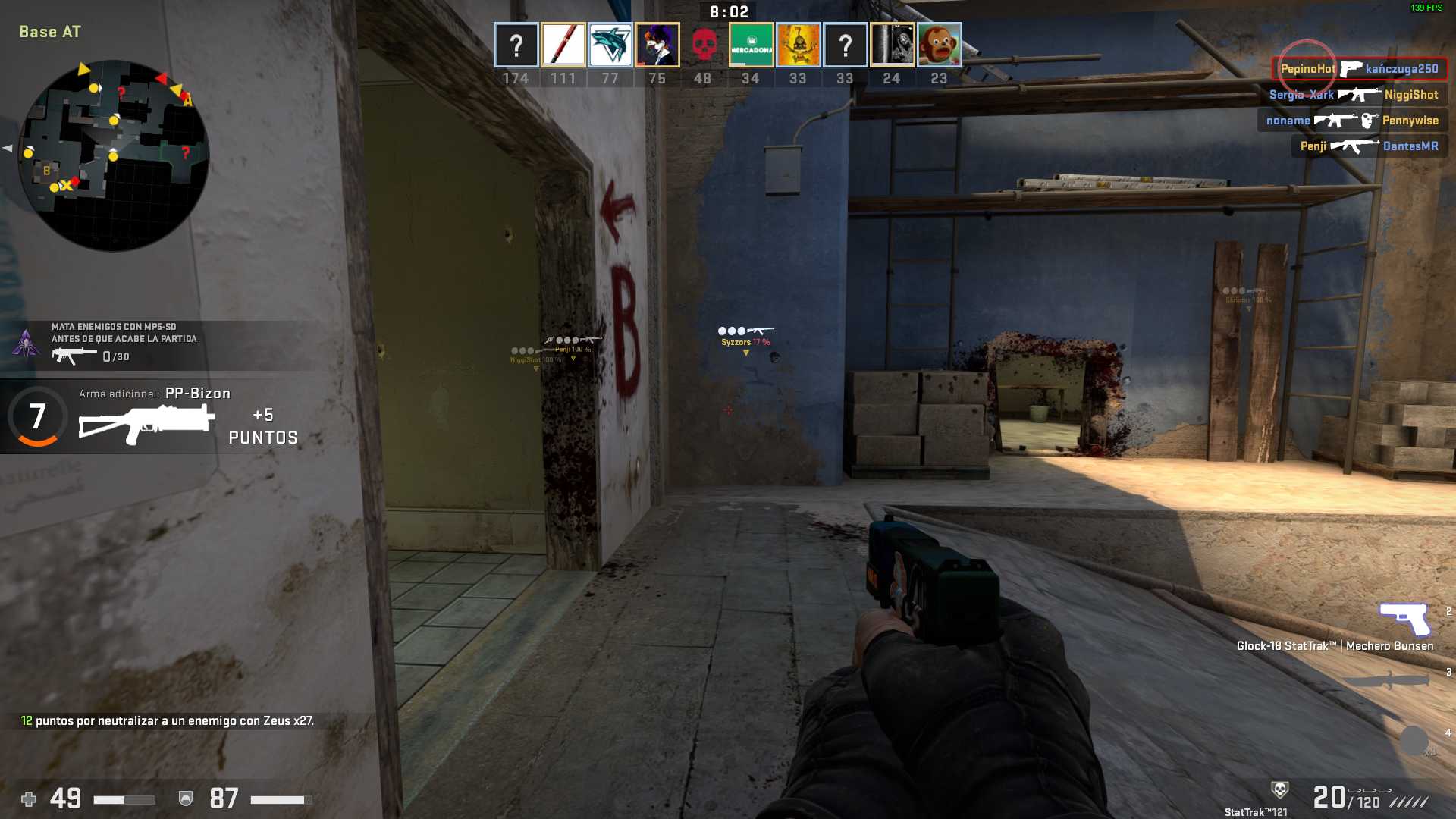Open the PepinoHot kill feed entry
The width and height of the screenshot is (1456, 819).
click(1359, 69)
